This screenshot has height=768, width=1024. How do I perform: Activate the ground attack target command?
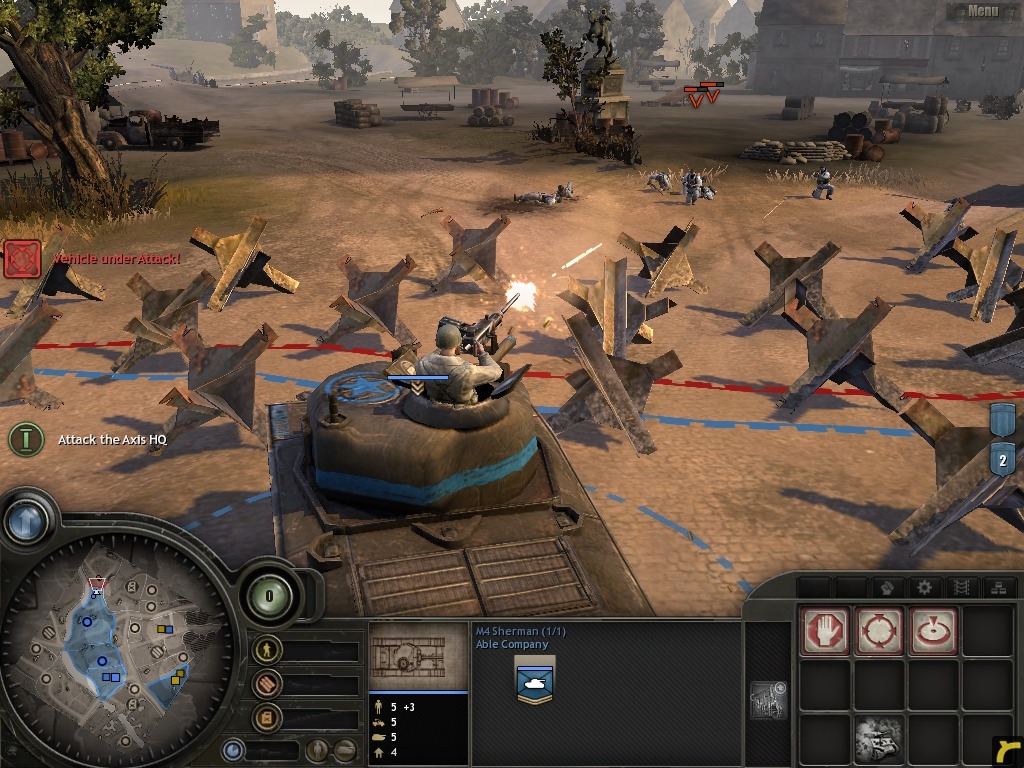point(933,631)
